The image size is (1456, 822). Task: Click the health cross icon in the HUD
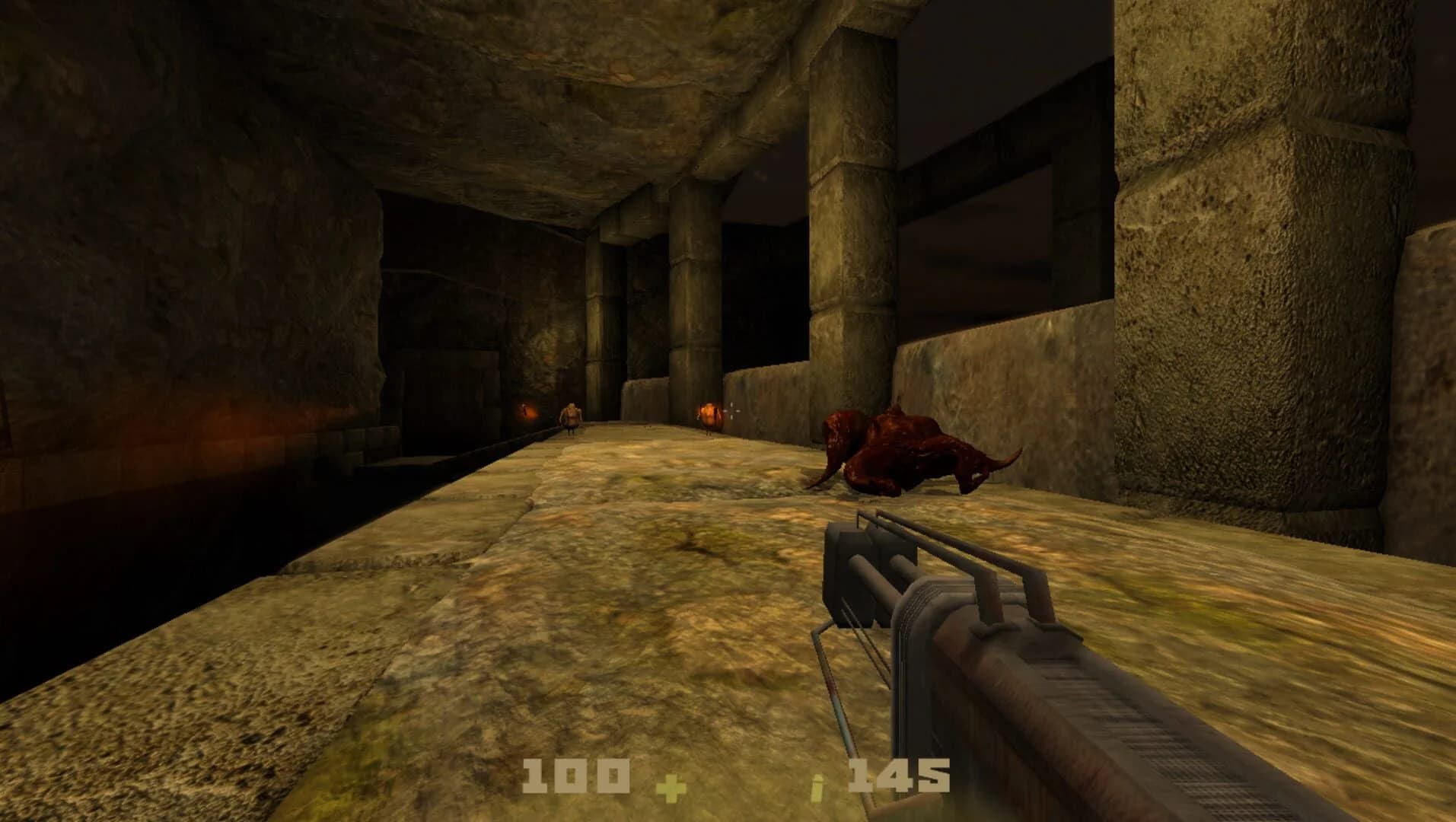672,789
